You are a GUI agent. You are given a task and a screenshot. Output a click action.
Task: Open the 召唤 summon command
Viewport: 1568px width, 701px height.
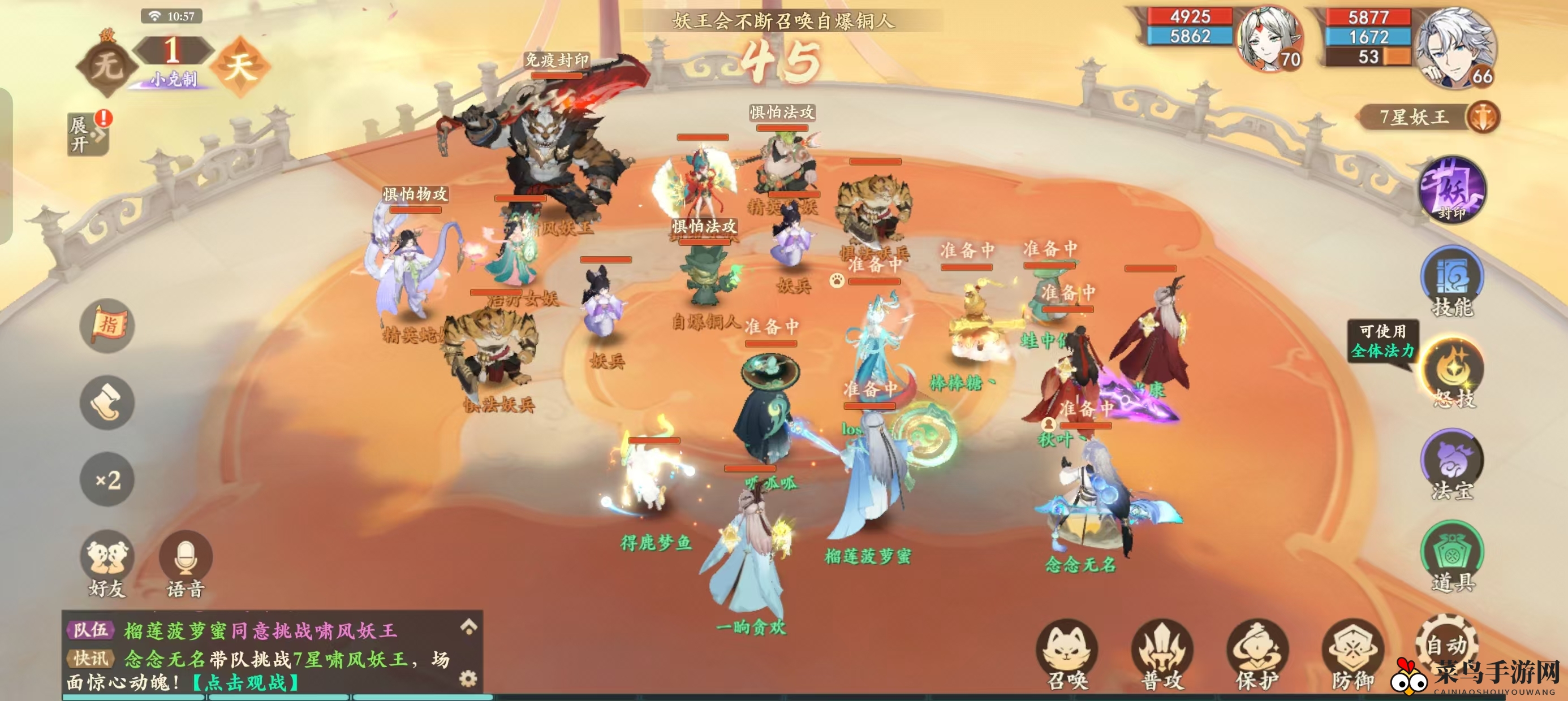pyautogui.click(x=1067, y=655)
